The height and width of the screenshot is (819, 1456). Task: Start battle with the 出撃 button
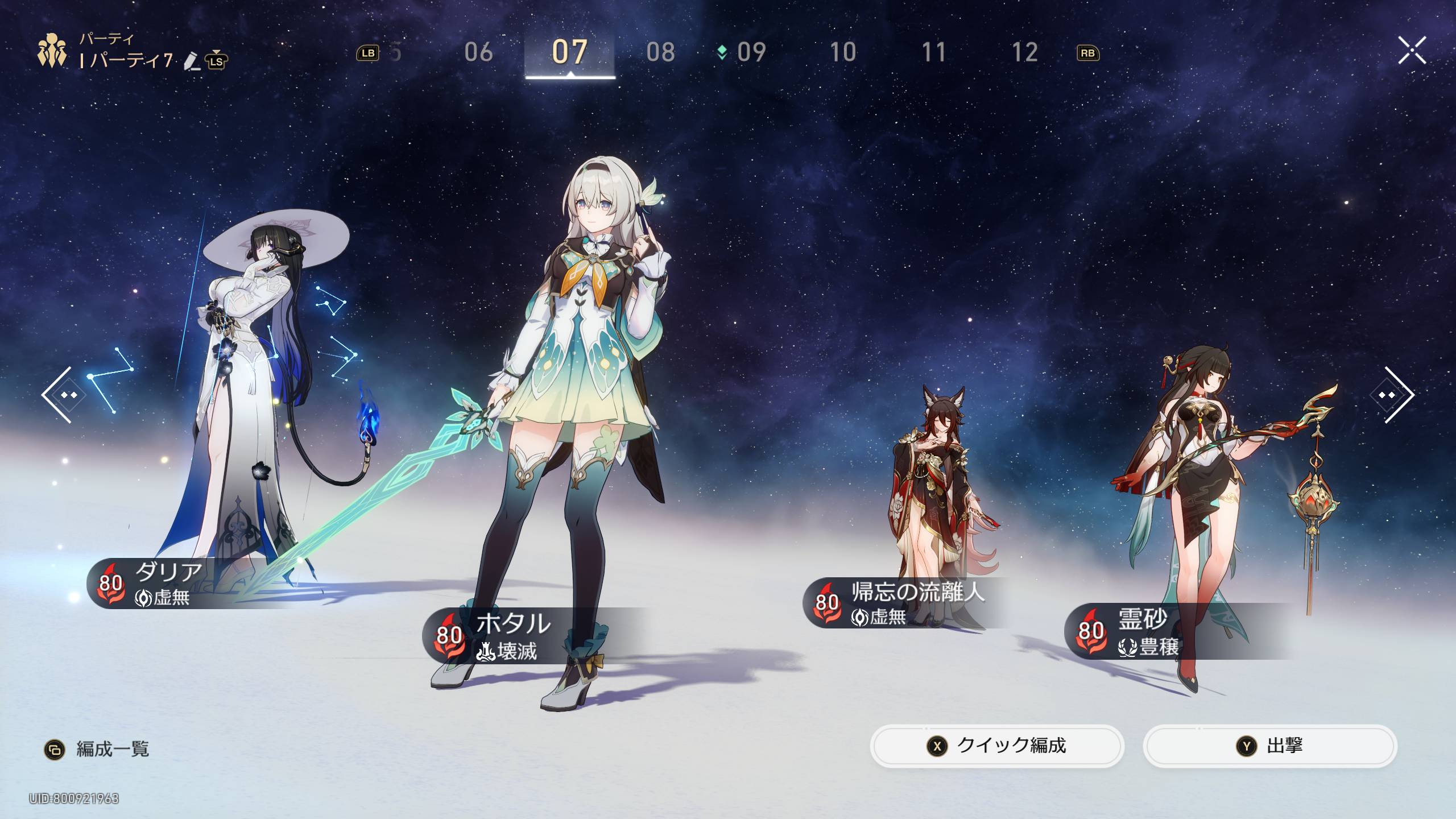[1269, 746]
